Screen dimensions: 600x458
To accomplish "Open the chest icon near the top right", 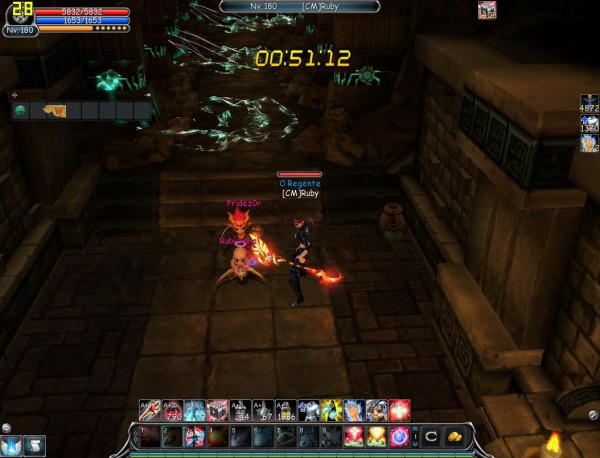I will tap(487, 10).
